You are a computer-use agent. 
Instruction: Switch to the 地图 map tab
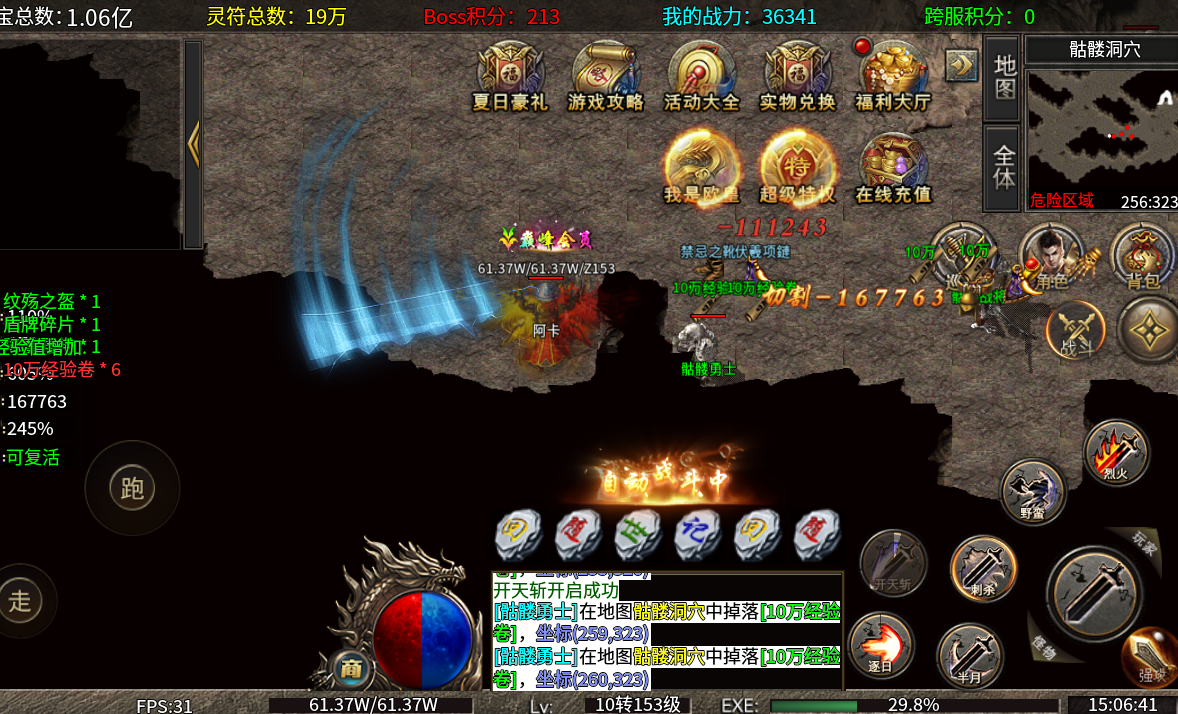click(1004, 78)
